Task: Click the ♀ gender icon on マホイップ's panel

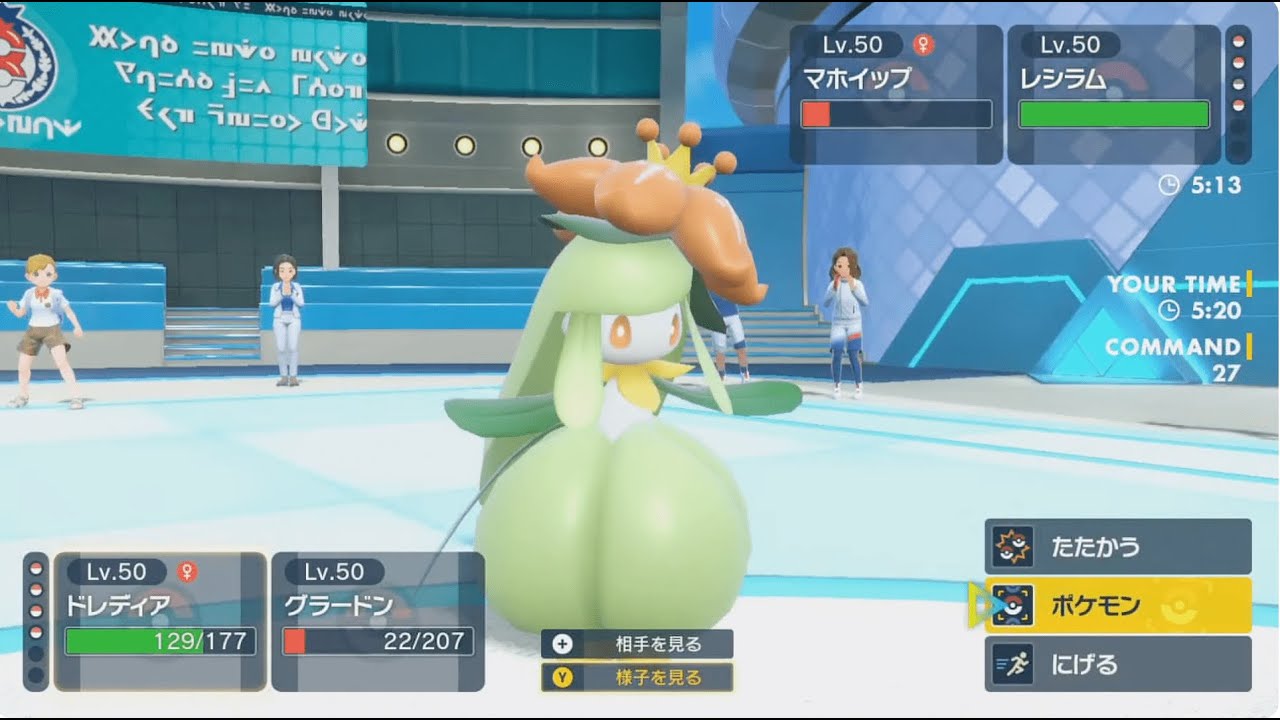Action: point(923,45)
